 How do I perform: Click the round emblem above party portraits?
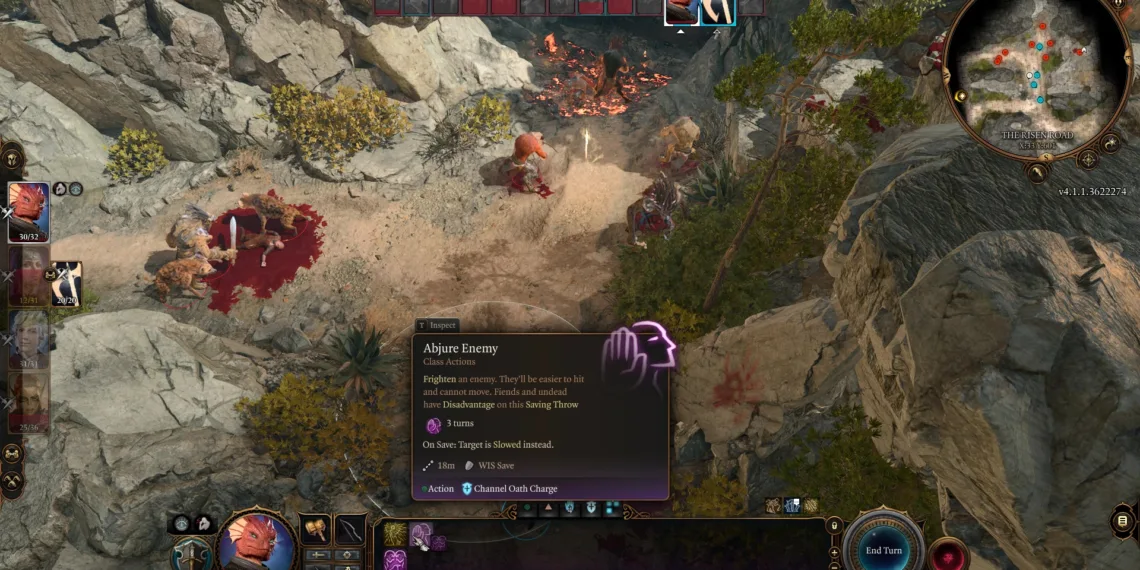[x=12, y=157]
